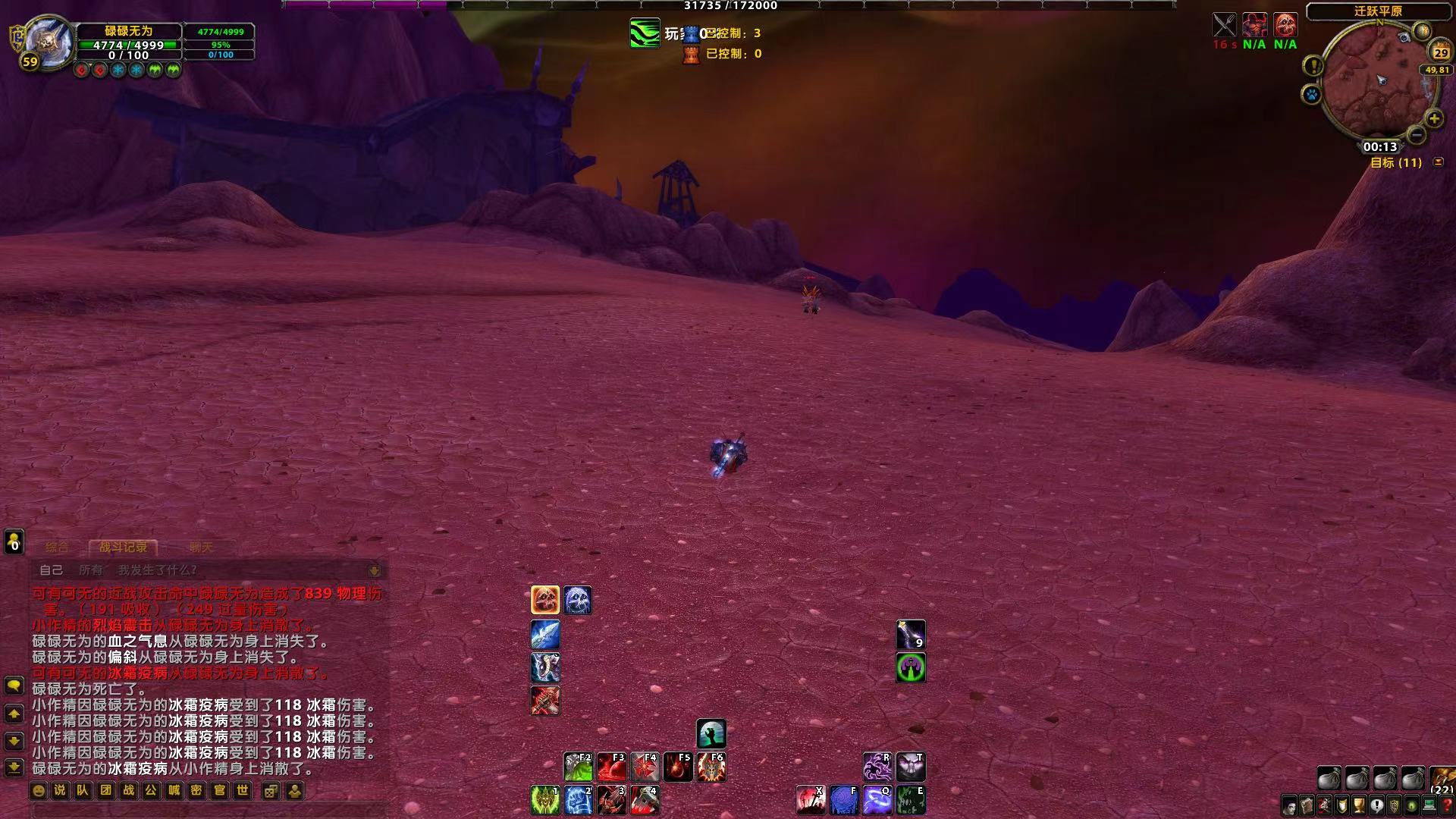Choose the 我发生了什么? combat log filter
The height and width of the screenshot is (819, 1456).
(157, 570)
